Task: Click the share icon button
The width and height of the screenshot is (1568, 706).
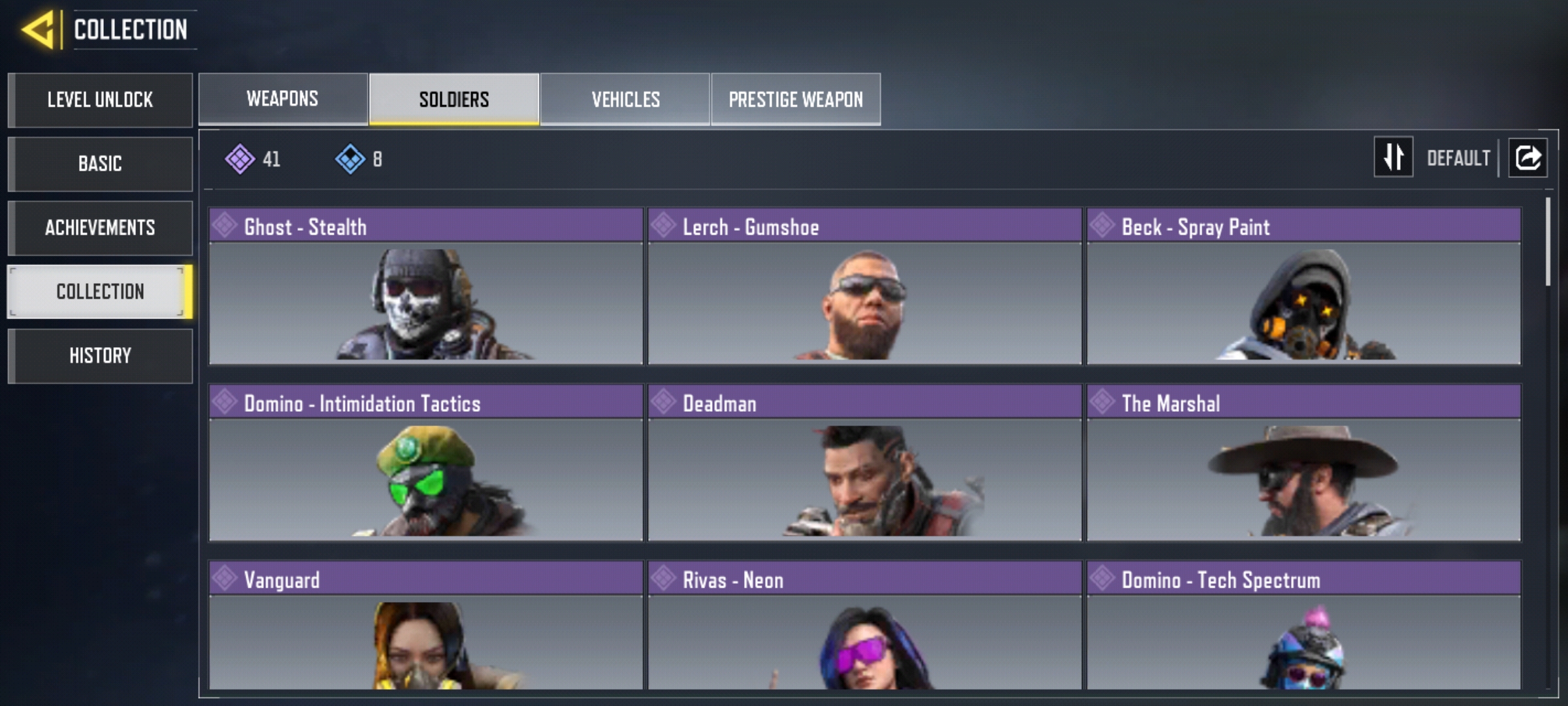Action: coord(1527,158)
